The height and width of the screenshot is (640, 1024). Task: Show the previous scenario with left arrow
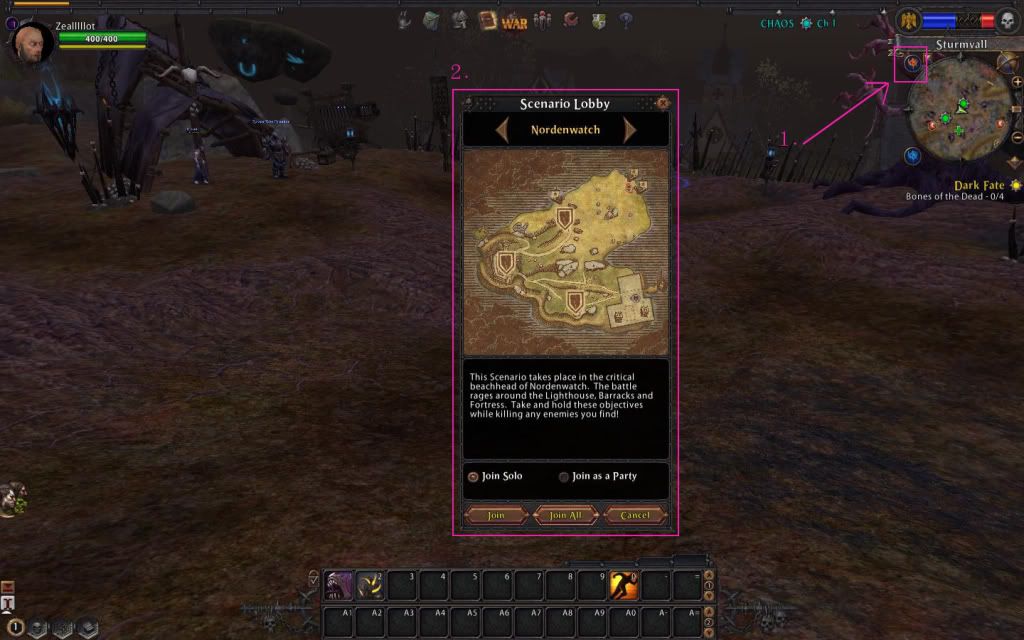click(x=502, y=130)
